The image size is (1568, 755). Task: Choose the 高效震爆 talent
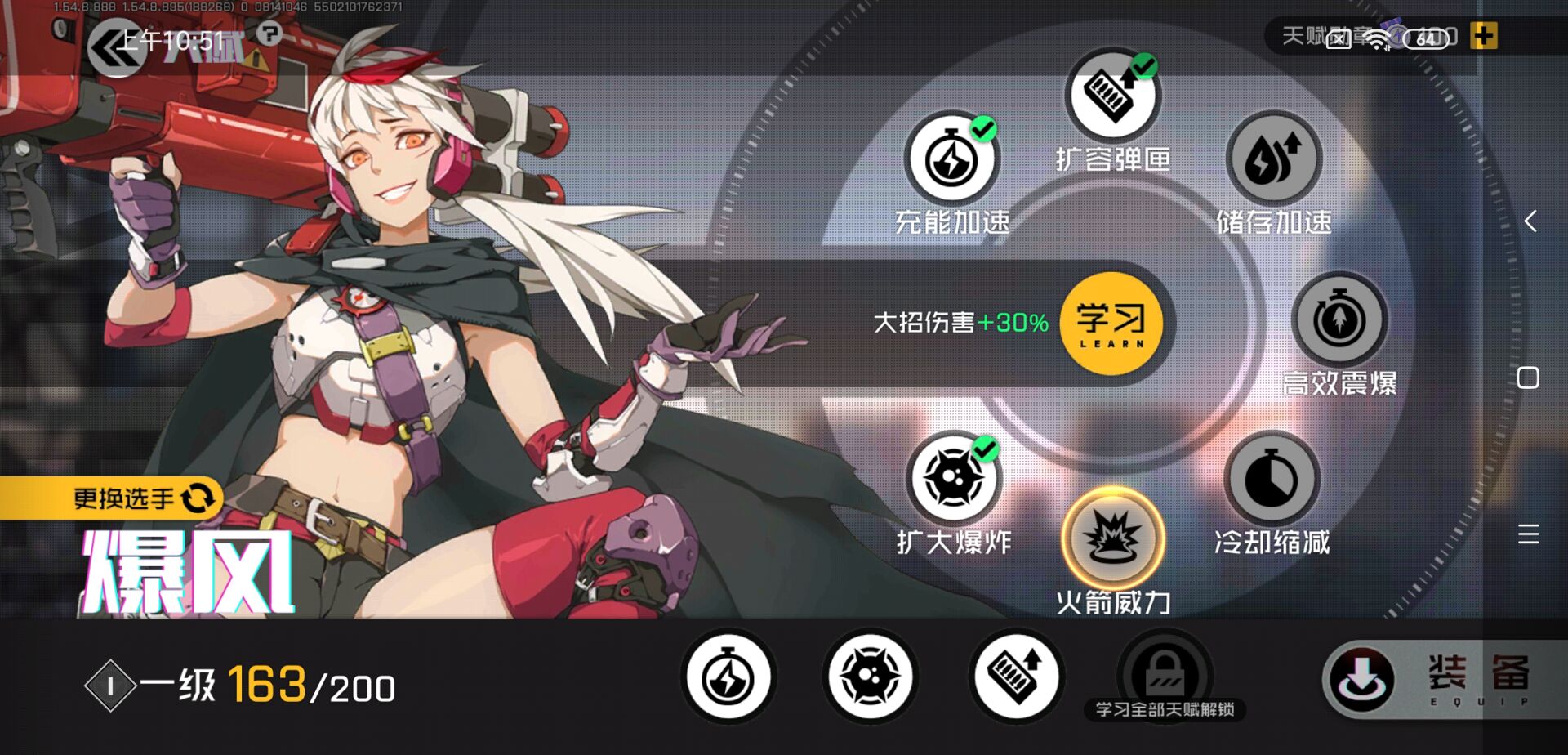(1339, 320)
